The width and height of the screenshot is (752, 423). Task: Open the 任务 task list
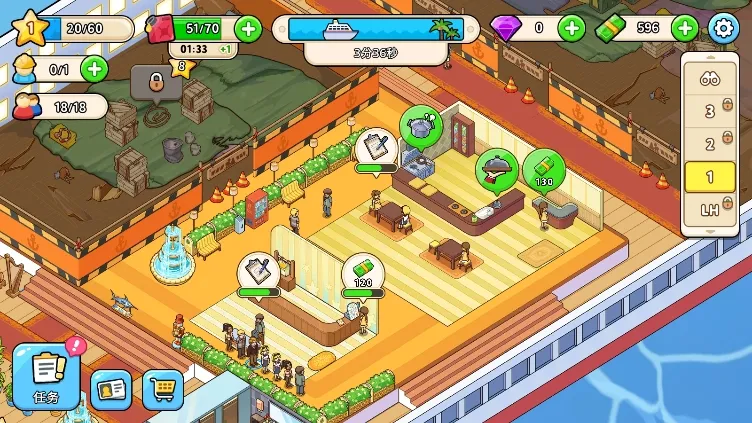(46, 375)
